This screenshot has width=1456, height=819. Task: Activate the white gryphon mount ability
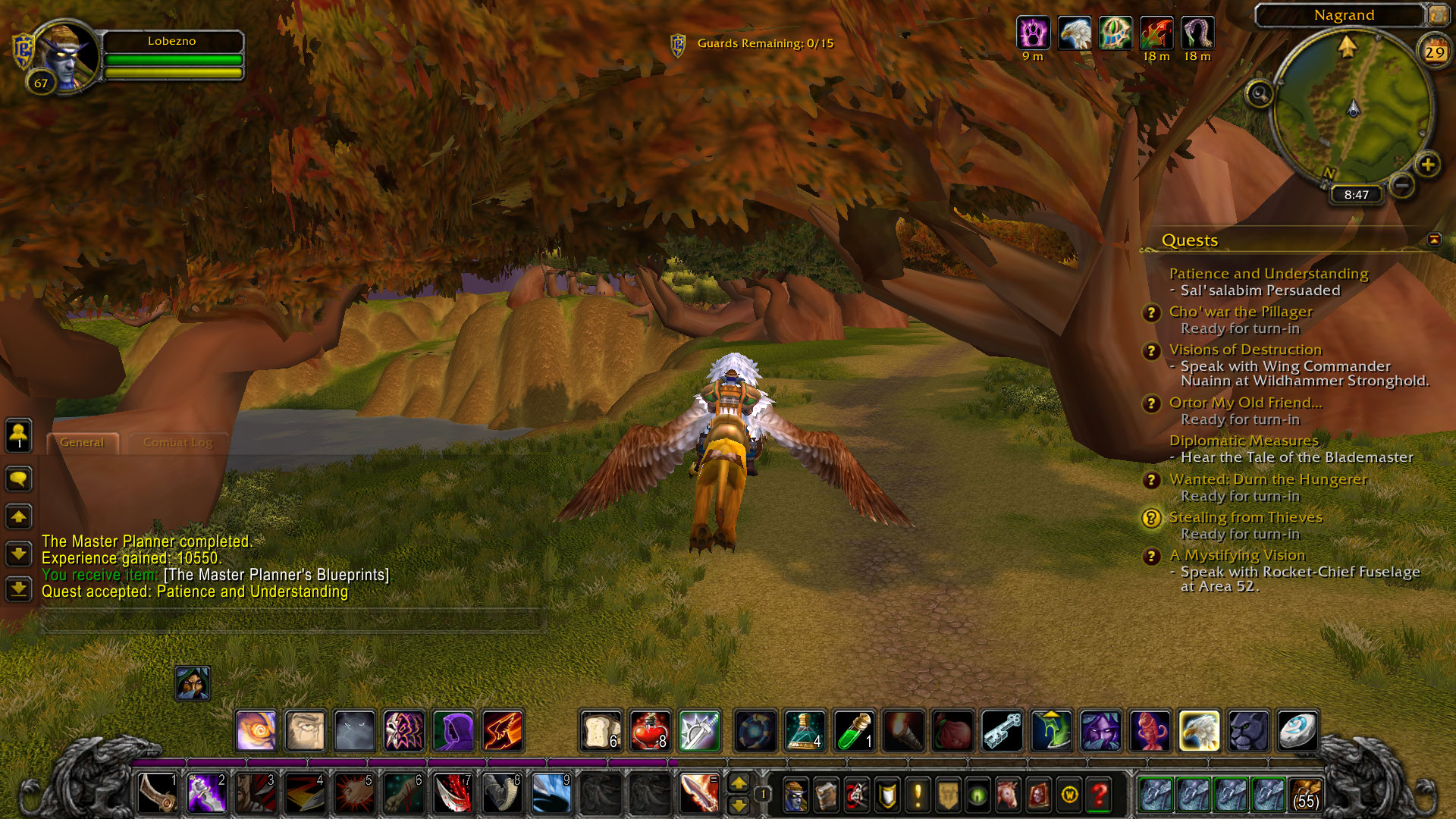(x=1199, y=731)
